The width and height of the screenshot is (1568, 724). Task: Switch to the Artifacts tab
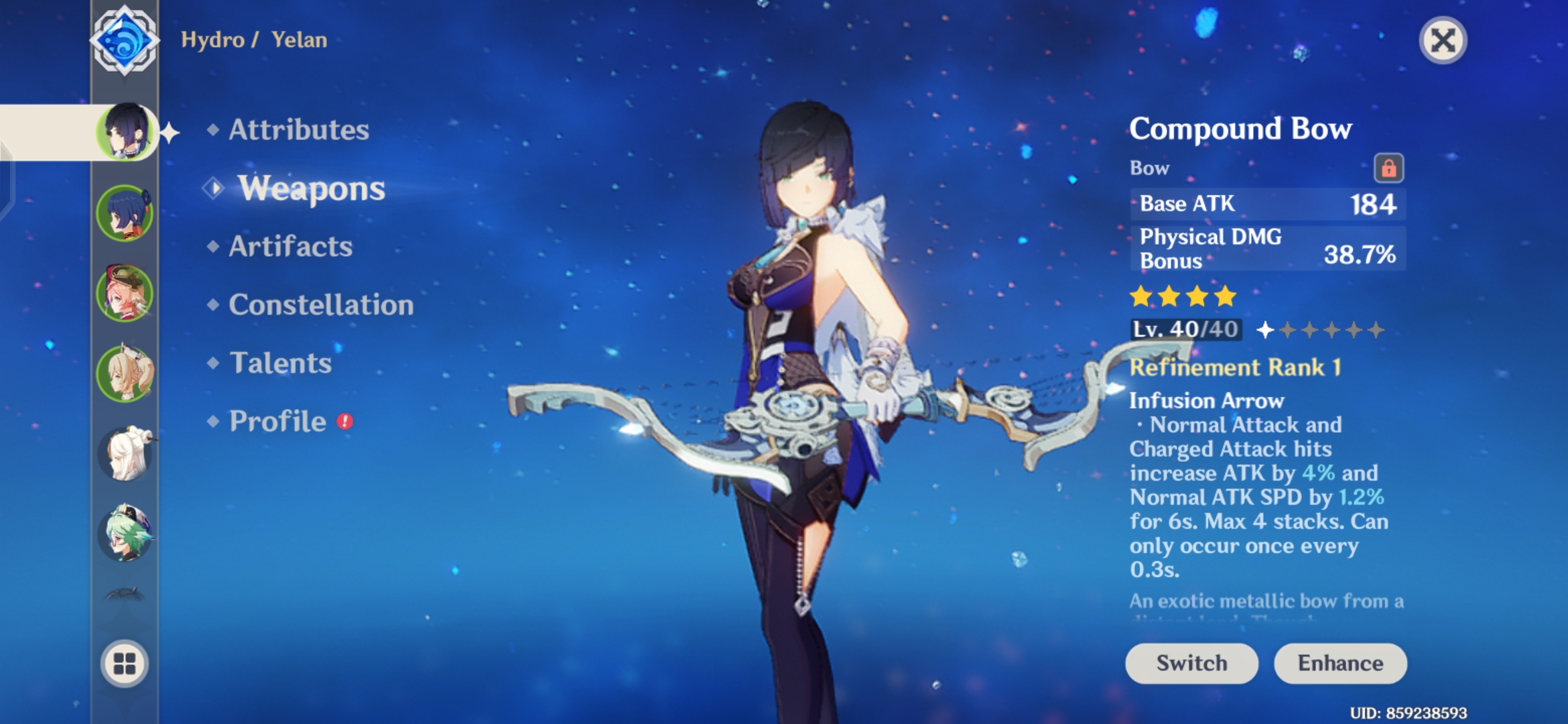pyautogui.click(x=289, y=247)
